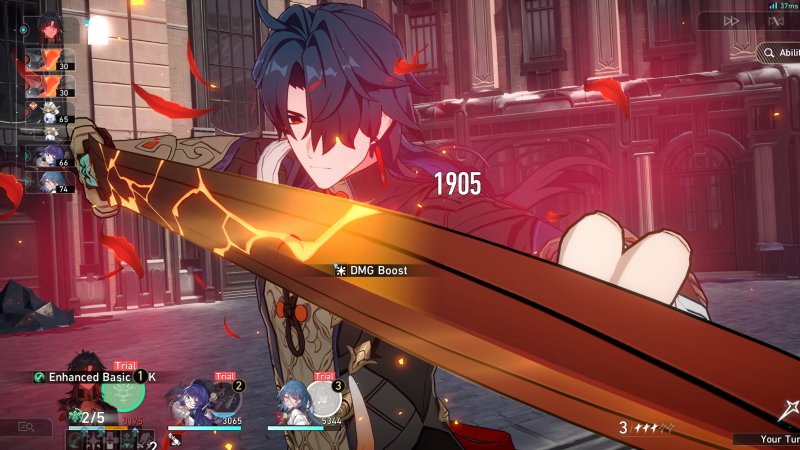Select the action order entry showing 66
This screenshot has height=450, width=800.
pos(49,155)
